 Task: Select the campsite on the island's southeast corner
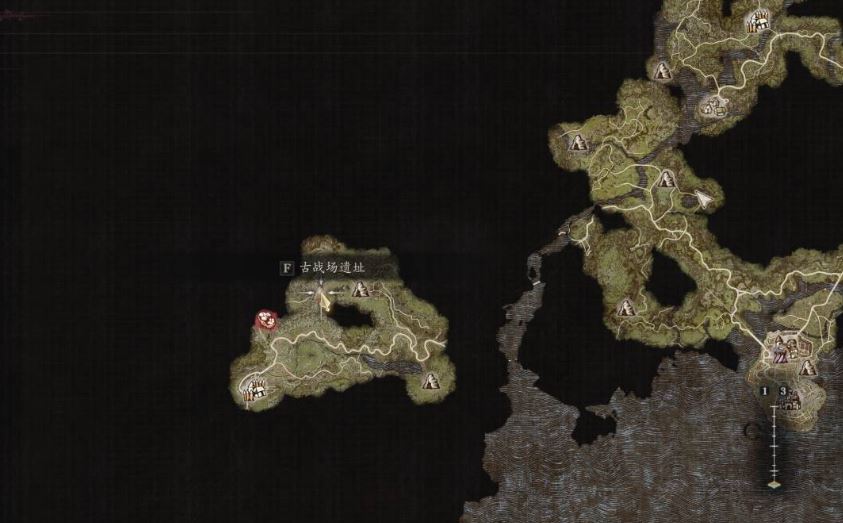432,380
